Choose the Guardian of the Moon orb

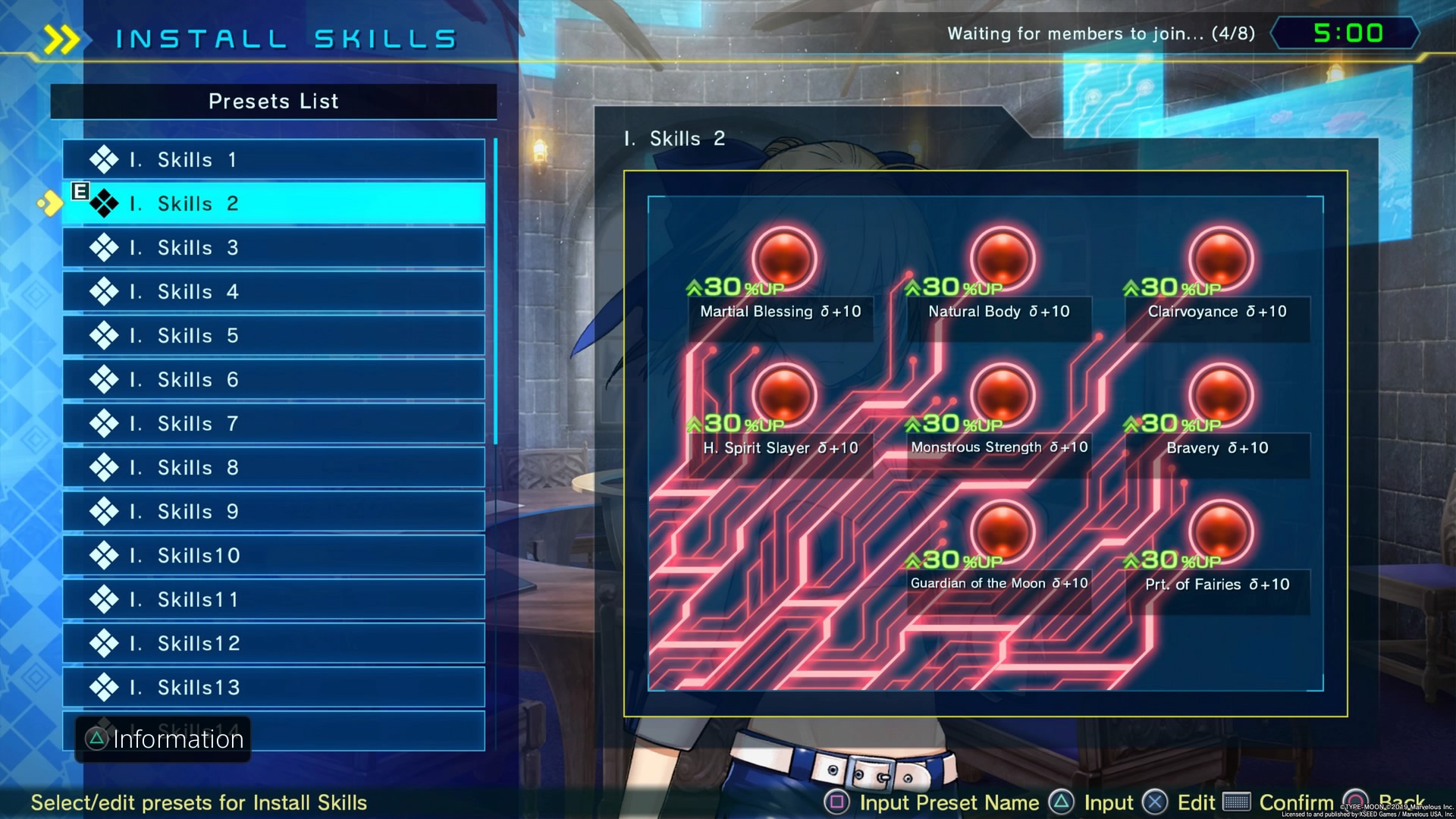pos(1002,531)
